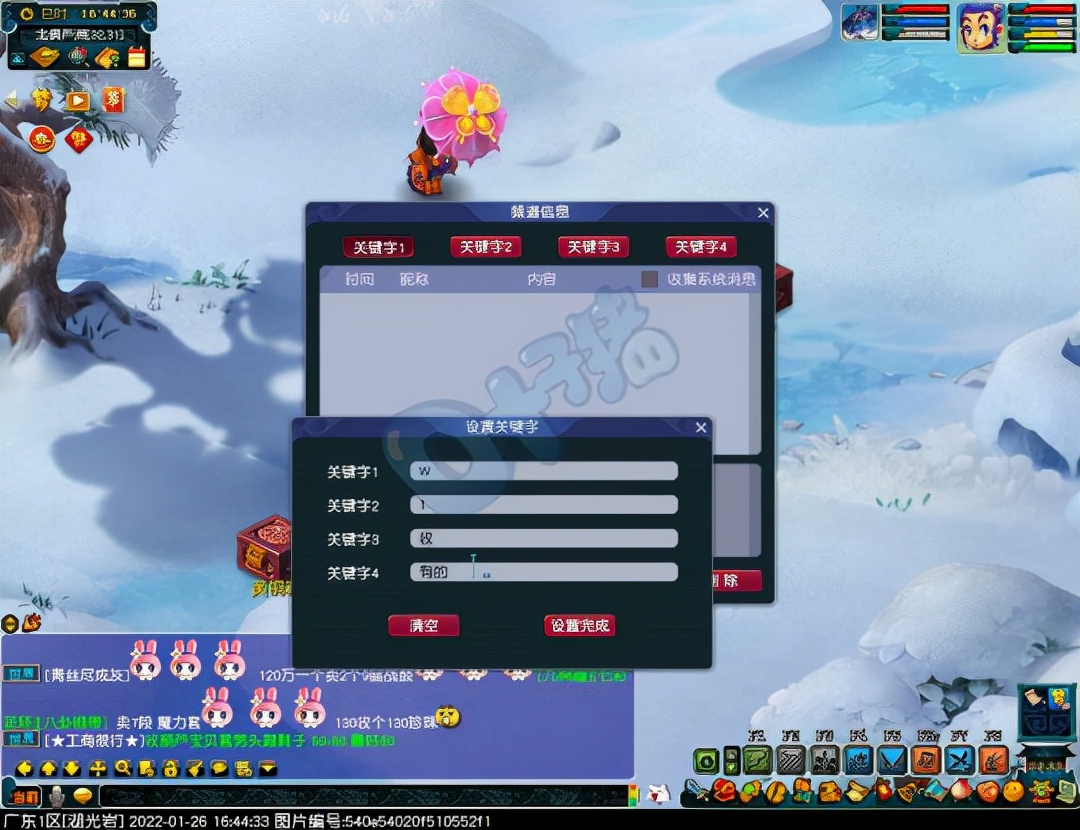
Task: Open the 关键字2 tab
Action: point(485,247)
